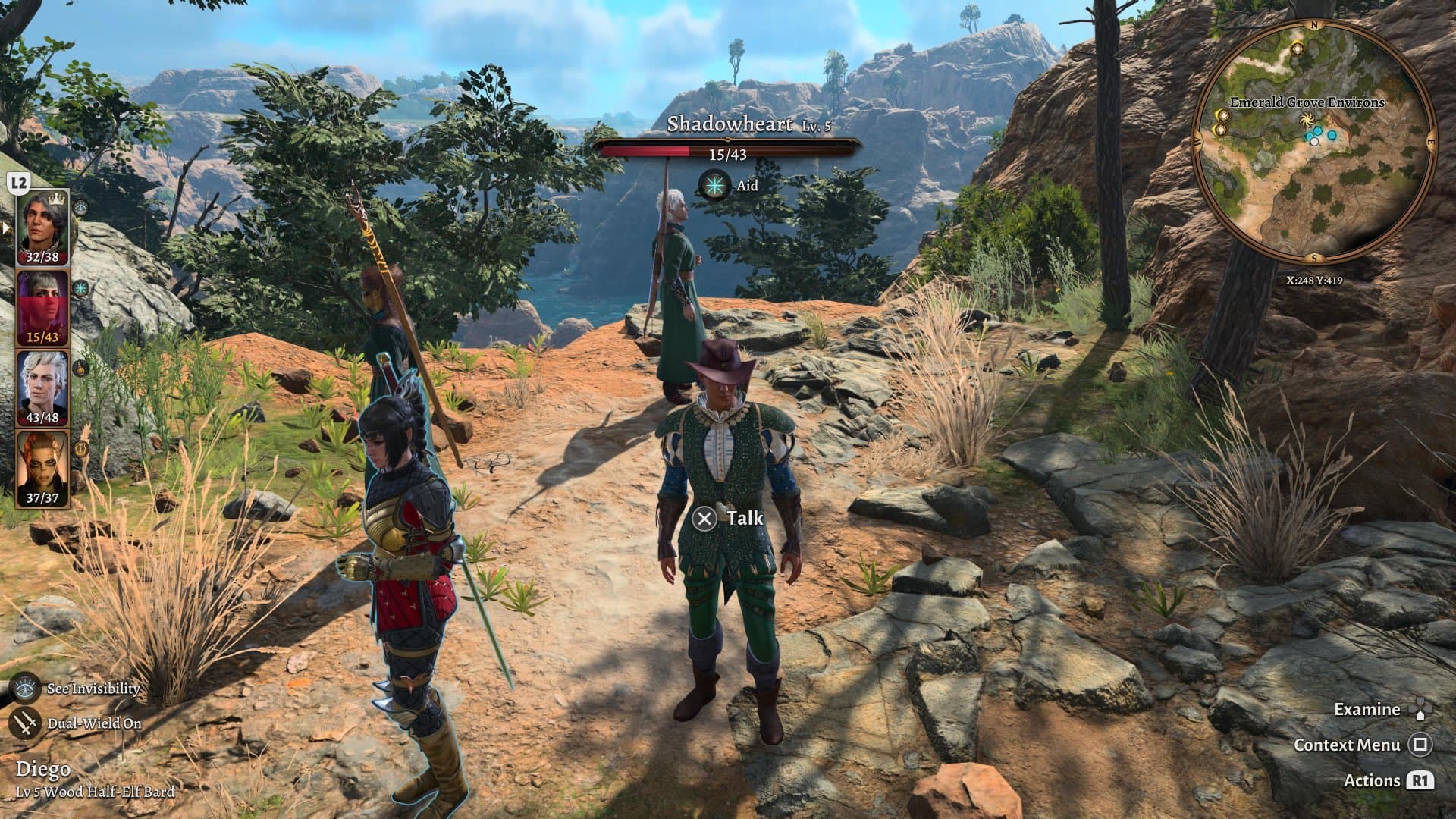This screenshot has height=819, width=1456.
Task: Select Shadowheart's red-tinted portrait showing 15/43
Action: [42, 307]
